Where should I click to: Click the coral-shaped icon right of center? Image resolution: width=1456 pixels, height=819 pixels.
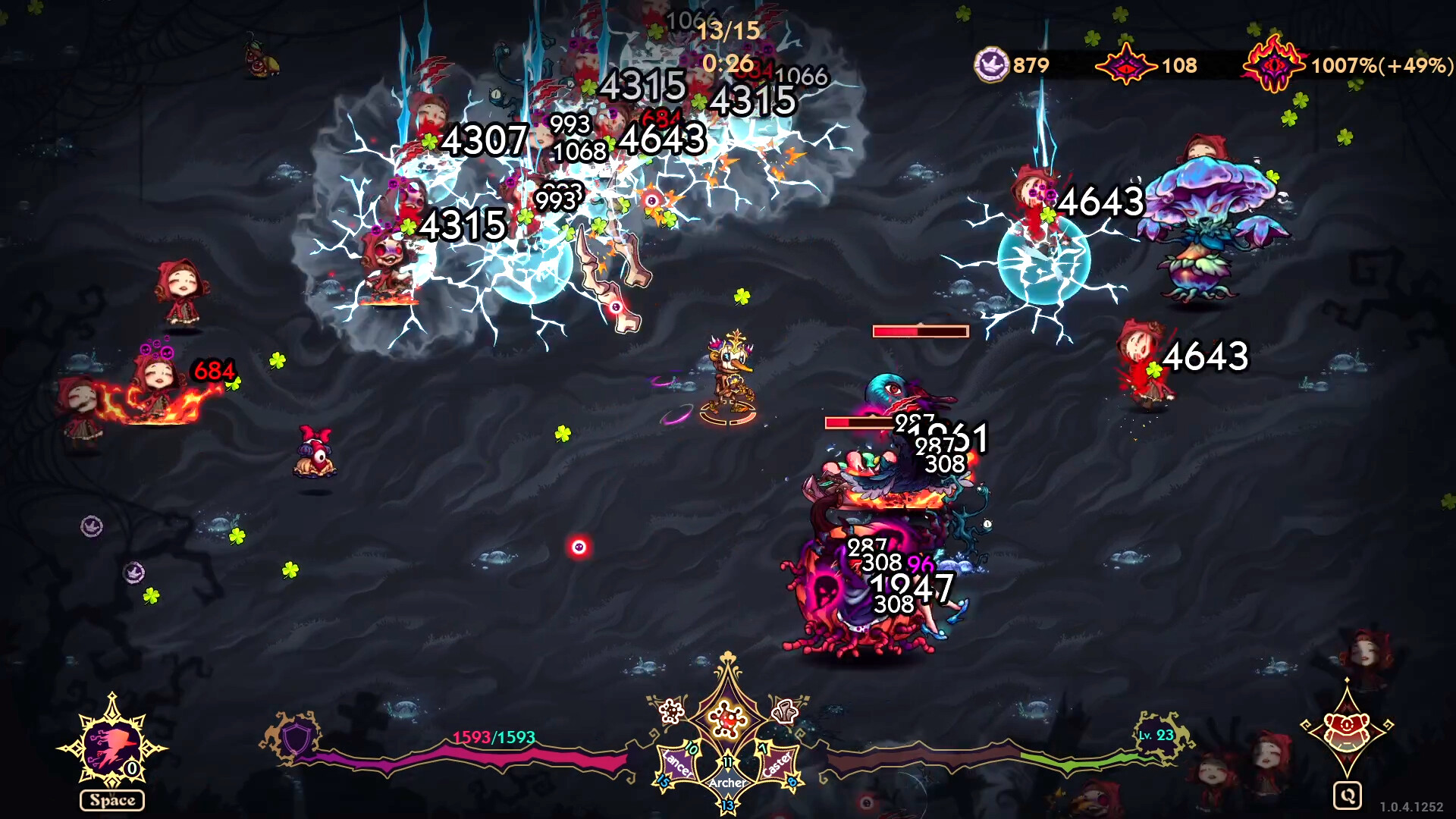(x=783, y=711)
